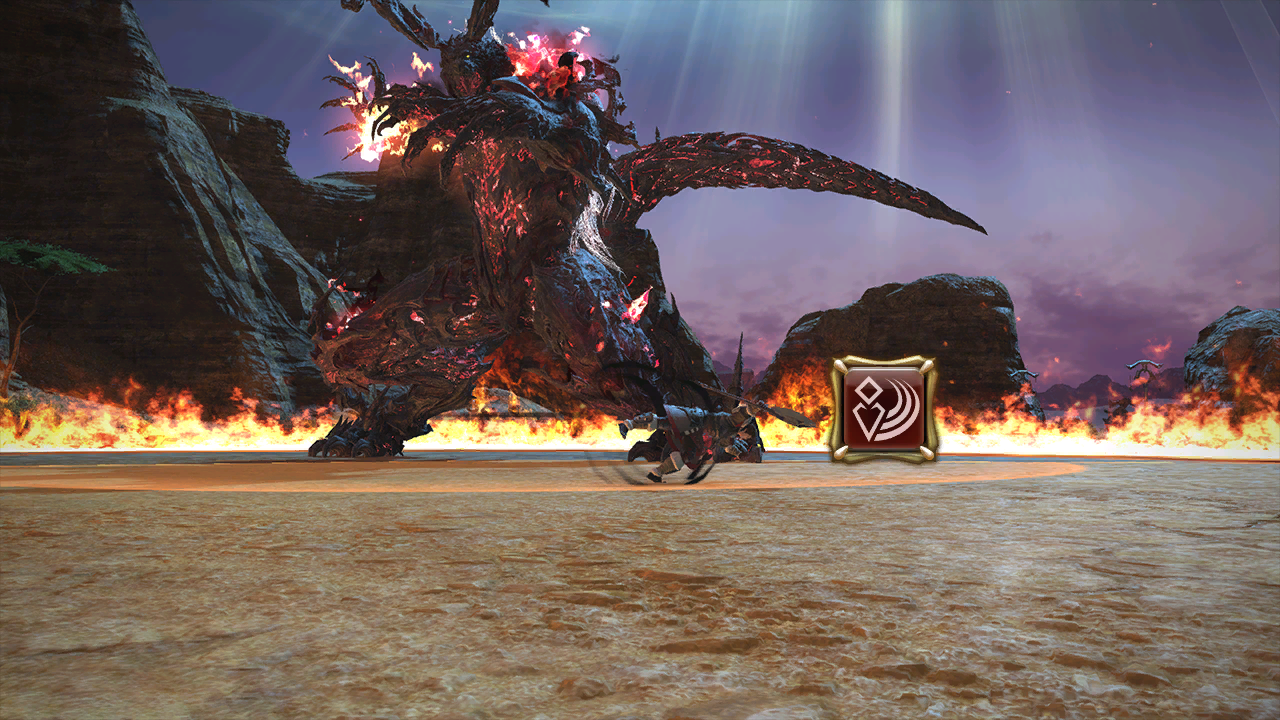Click the gold-framed red ability icon
The height and width of the screenshot is (720, 1280).
[883, 409]
